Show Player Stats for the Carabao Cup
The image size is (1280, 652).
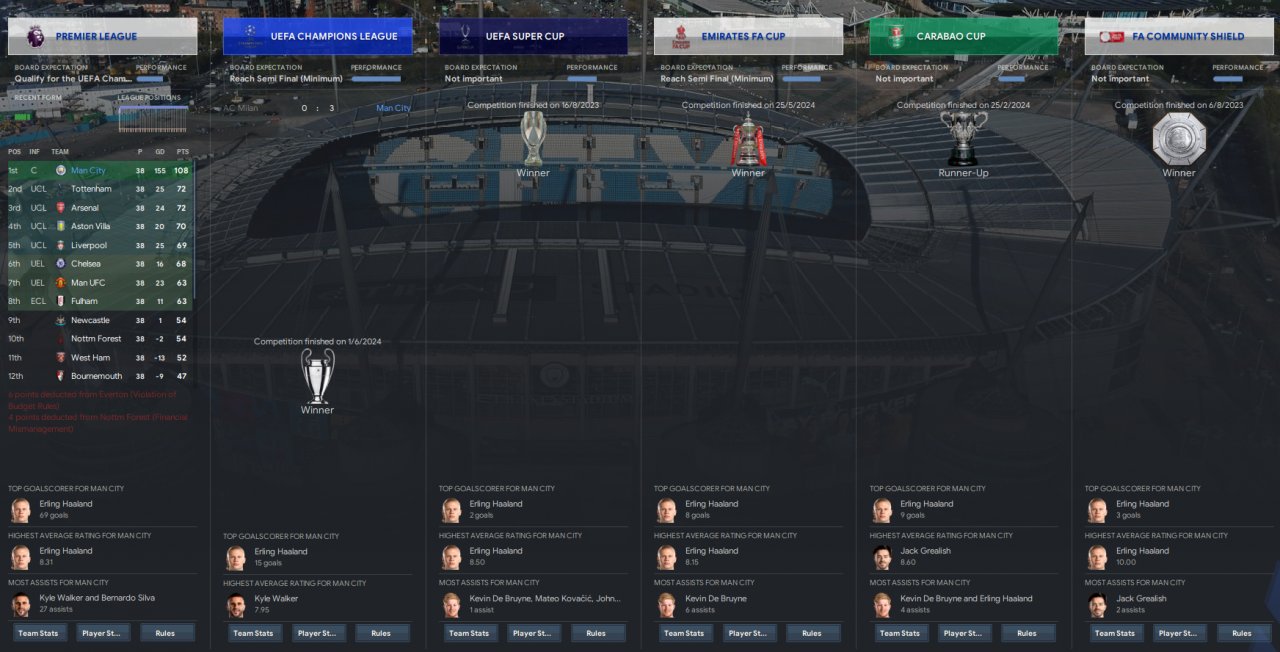pos(964,633)
